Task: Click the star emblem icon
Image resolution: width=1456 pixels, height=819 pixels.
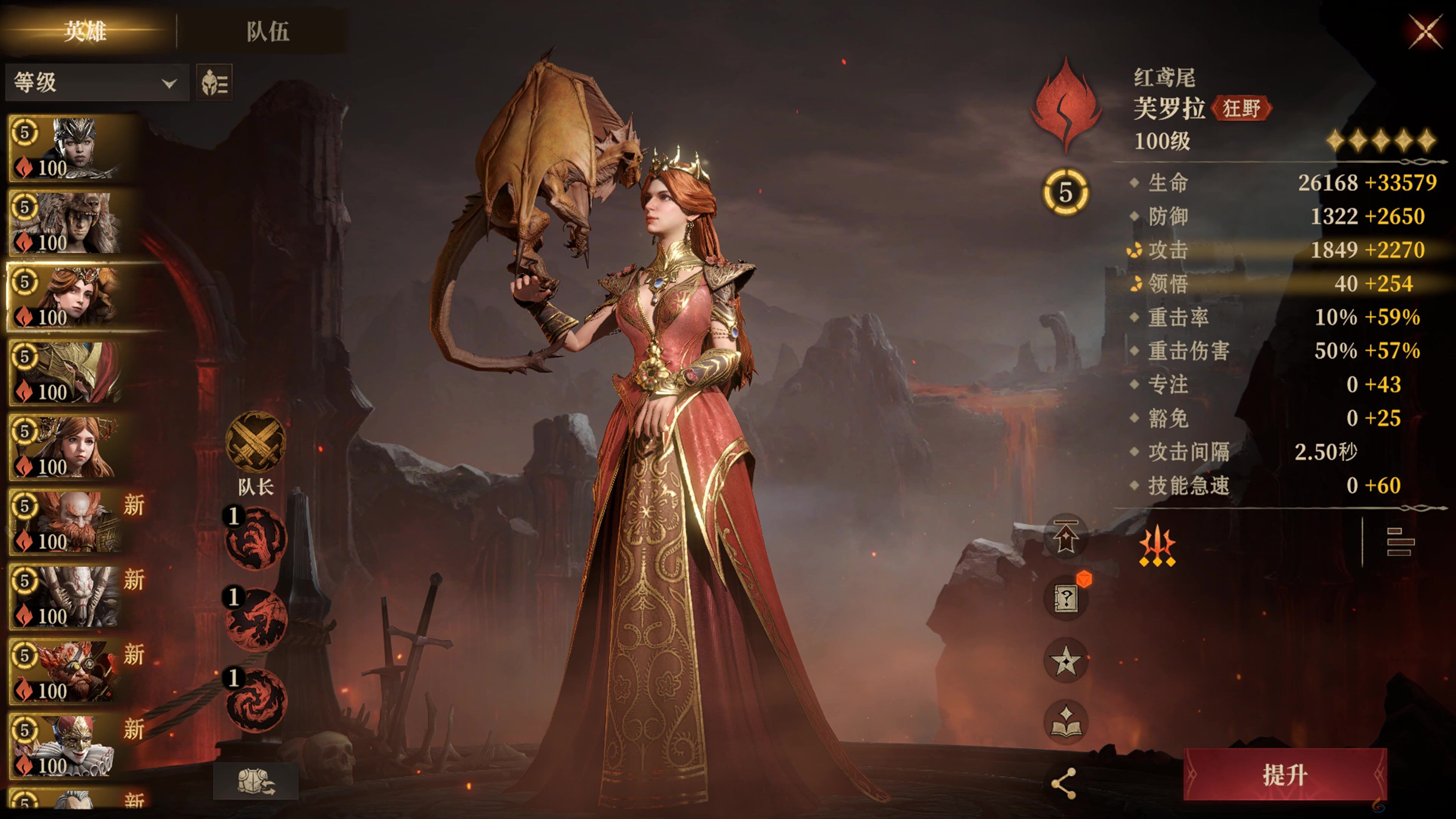Action: click(1066, 660)
